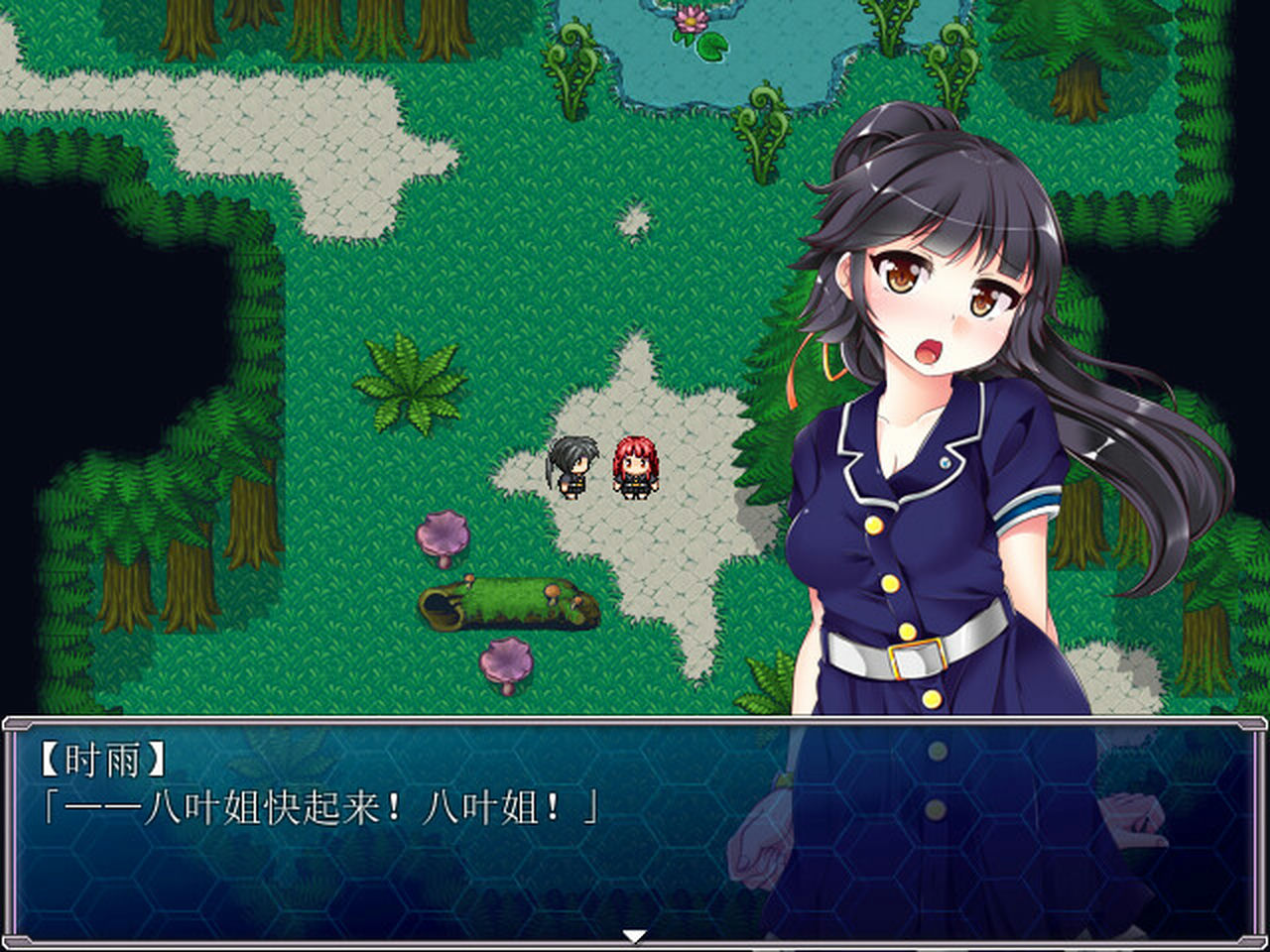Click the fern plant on the grass
This screenshot has height=952, width=1270.
pos(409,382)
